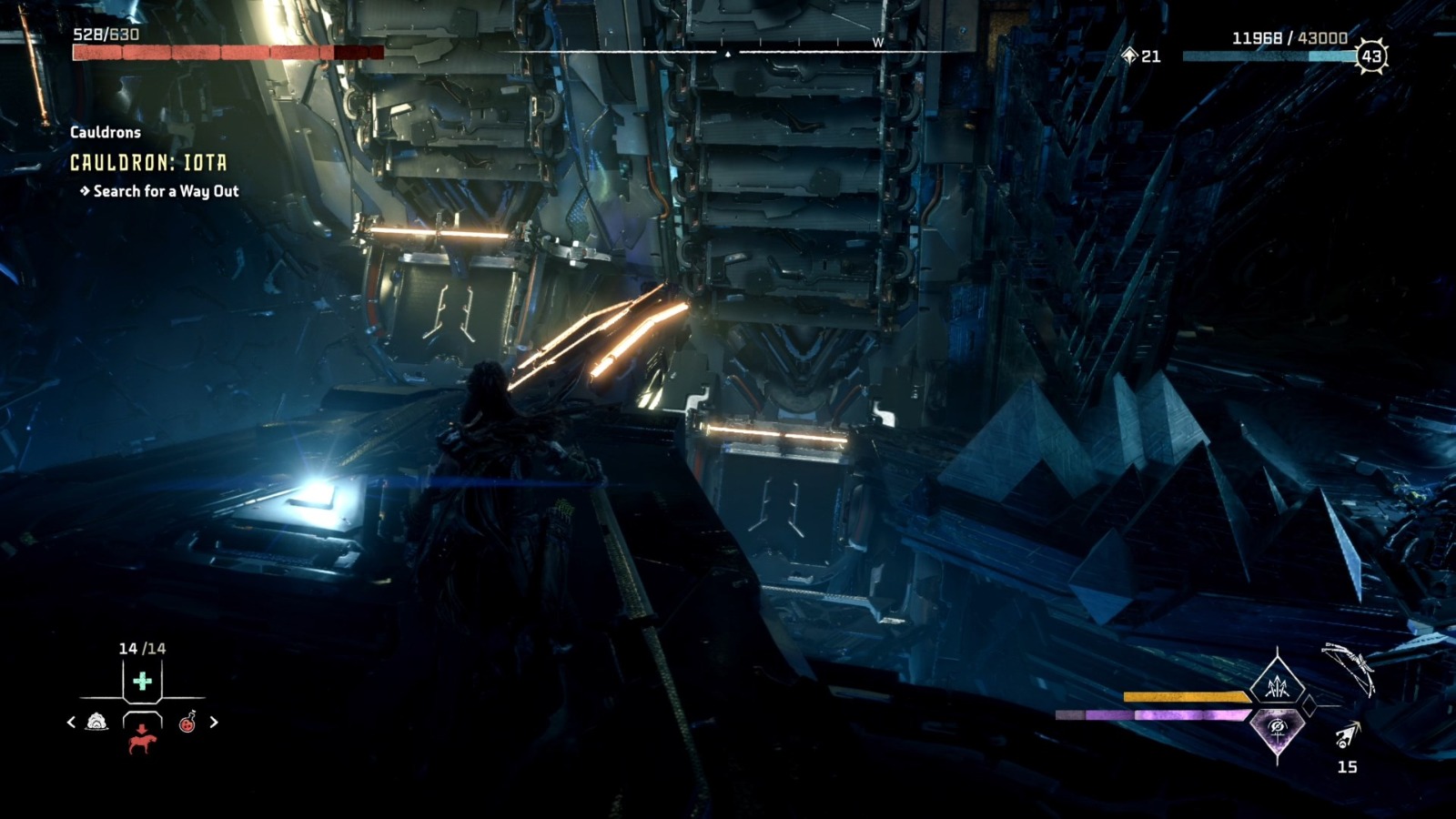Click the Search for a Way Out objective
The image size is (1456, 819).
160,193
